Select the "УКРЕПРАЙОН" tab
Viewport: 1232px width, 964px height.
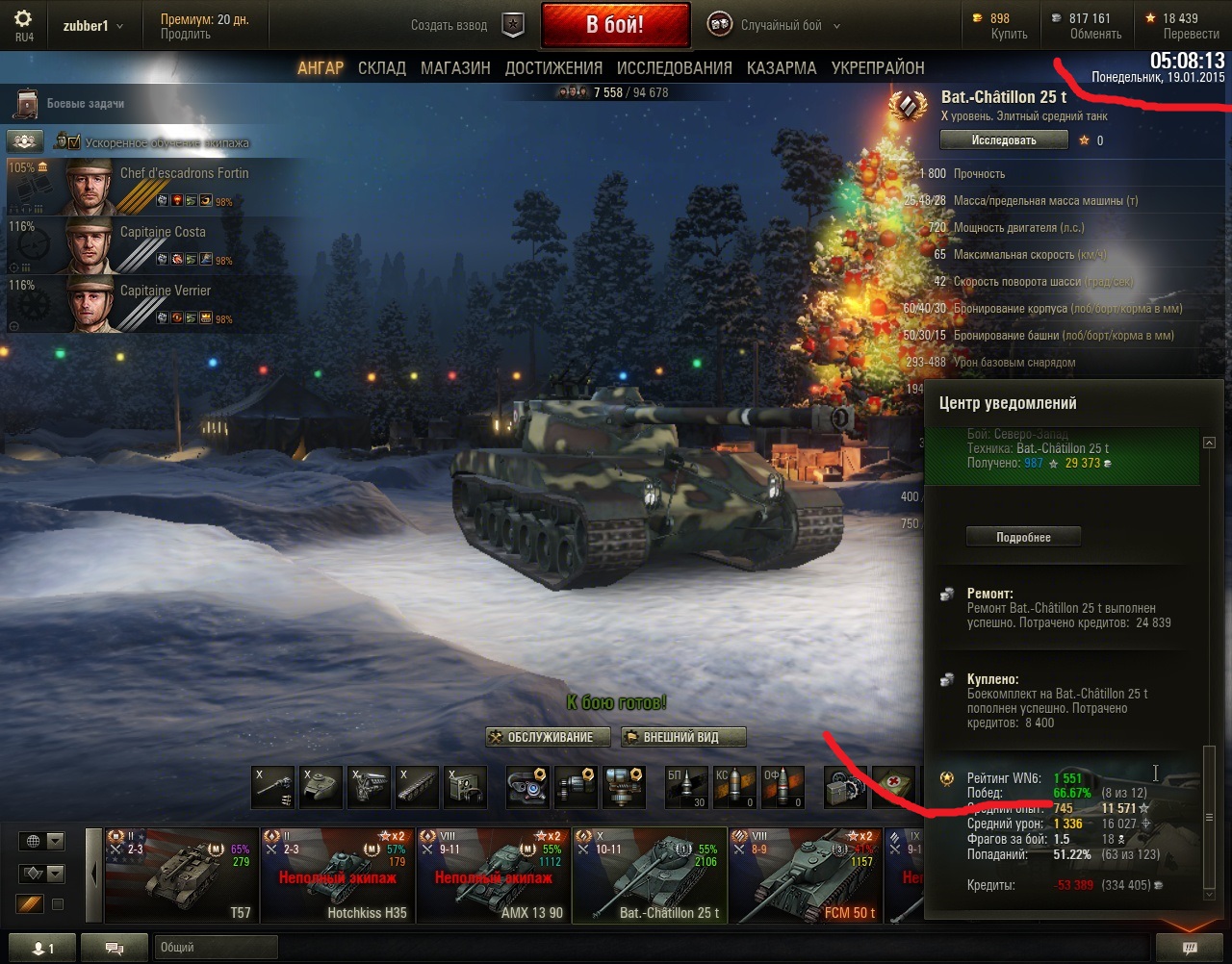pyautogui.click(x=878, y=68)
